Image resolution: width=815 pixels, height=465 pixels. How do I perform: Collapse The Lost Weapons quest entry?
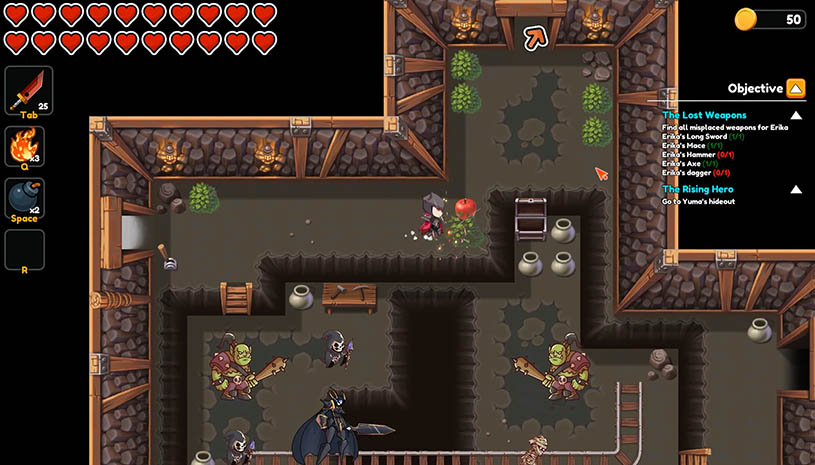[796, 115]
